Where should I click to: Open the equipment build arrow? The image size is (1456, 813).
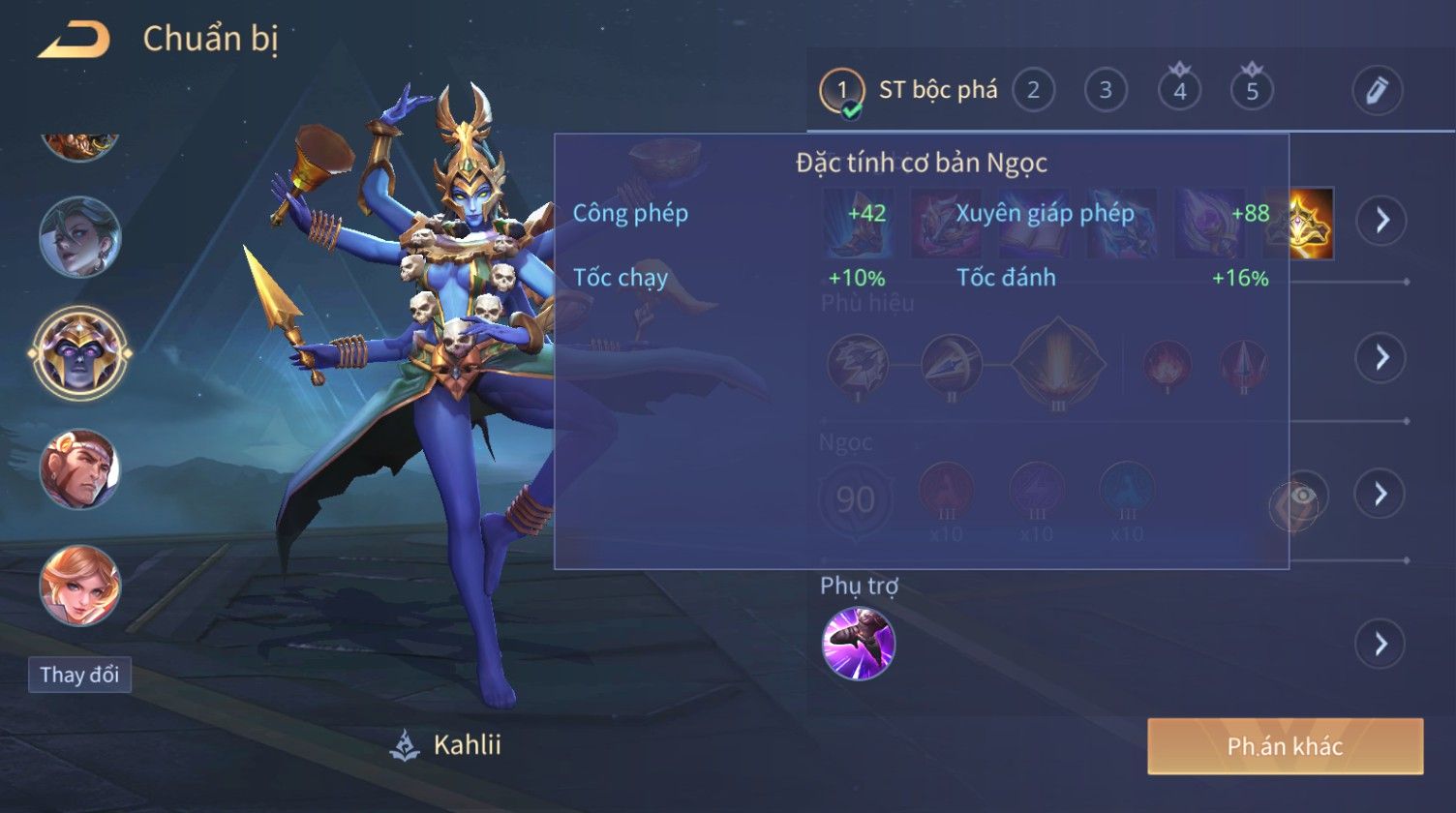tap(1380, 221)
